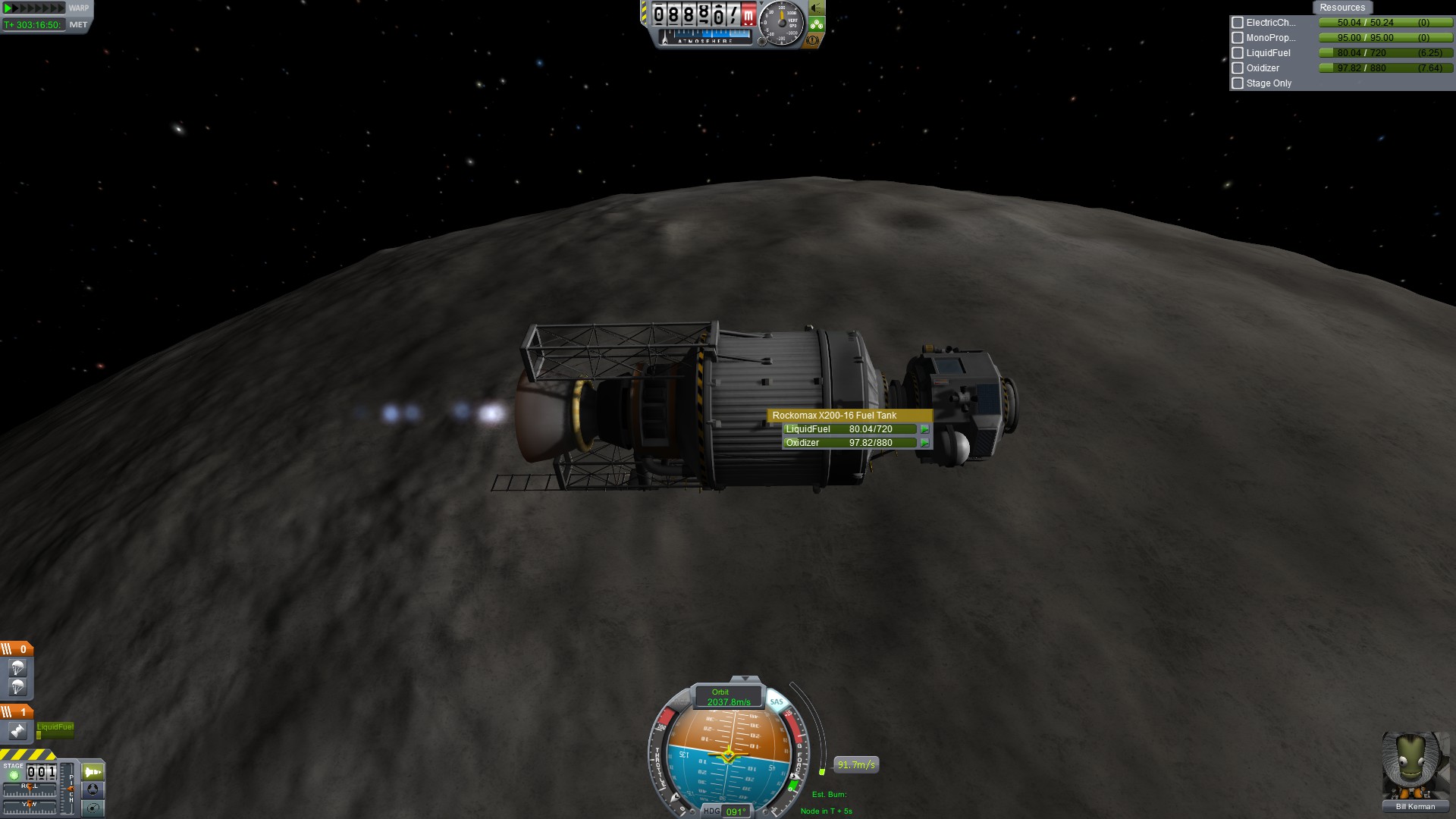This screenshot has height=819, width=1456.
Task: Close the Resources panel tab
Action: [x=1341, y=8]
